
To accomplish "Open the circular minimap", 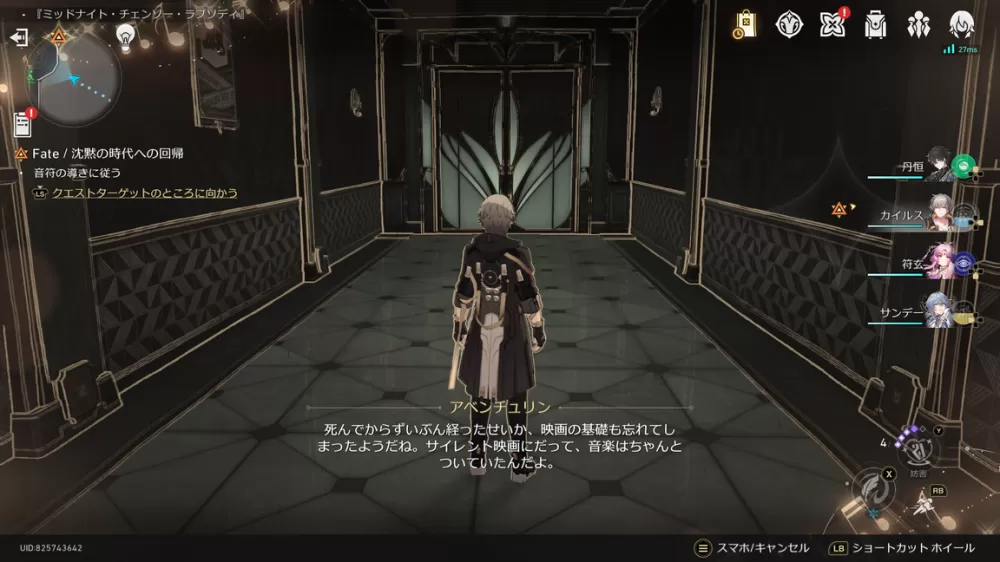I will pyautogui.click(x=73, y=78).
